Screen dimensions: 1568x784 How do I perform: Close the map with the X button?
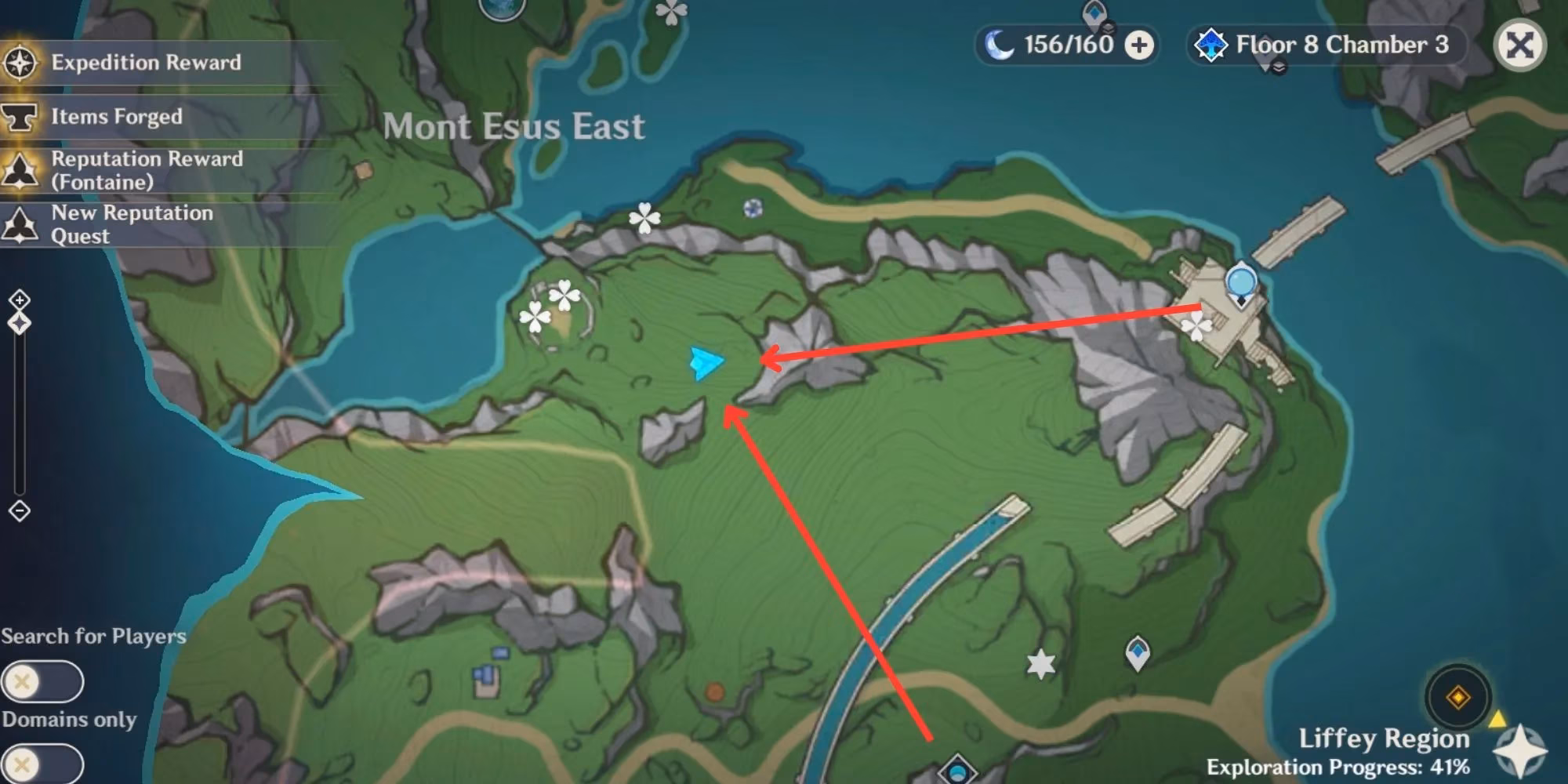[1519, 45]
